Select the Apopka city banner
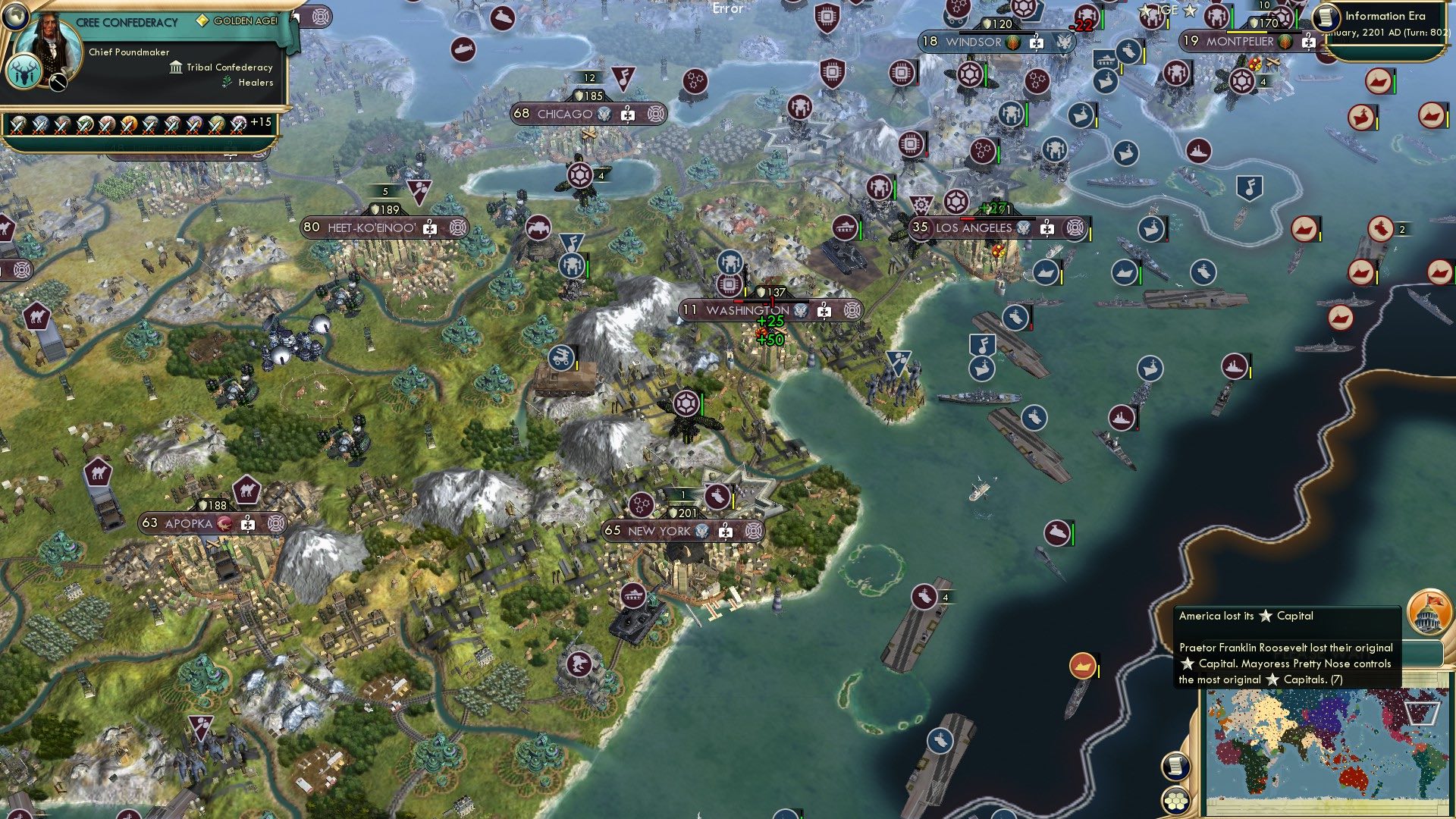The height and width of the screenshot is (819, 1456). 188,523
